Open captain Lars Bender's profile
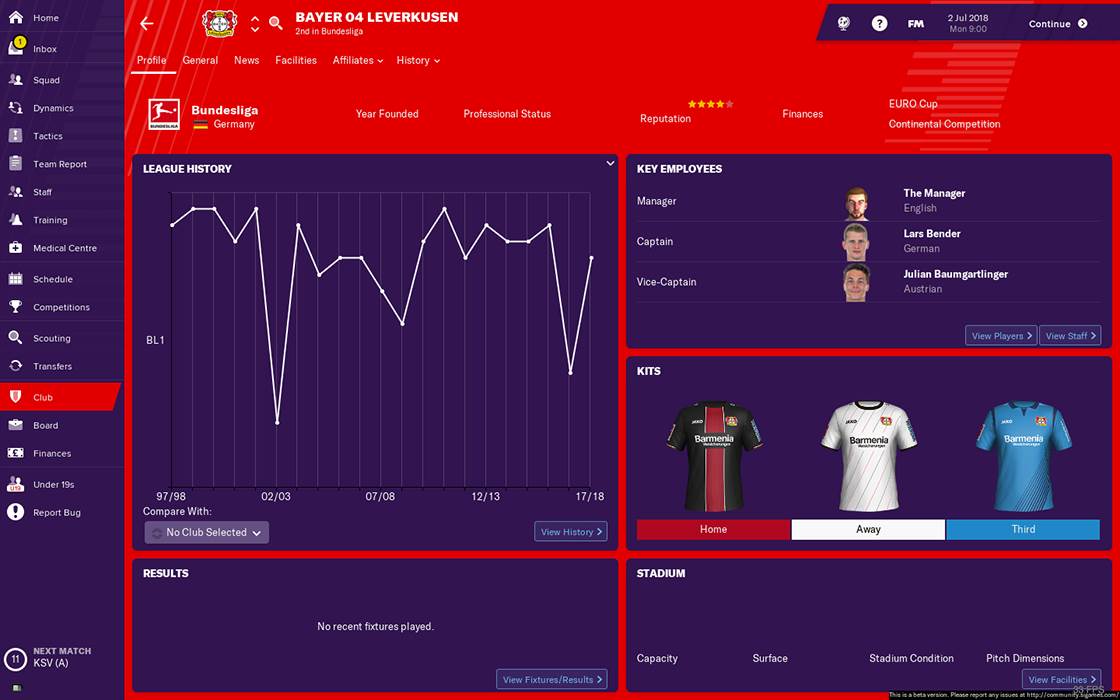This screenshot has width=1120, height=700. pos(931,234)
